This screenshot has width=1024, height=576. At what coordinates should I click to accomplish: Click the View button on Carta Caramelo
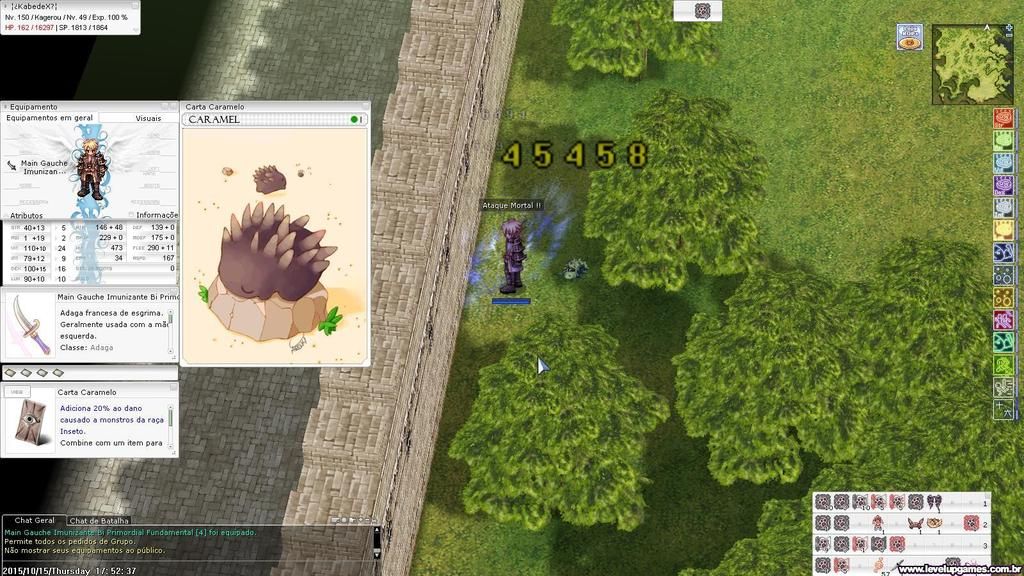click(15, 393)
